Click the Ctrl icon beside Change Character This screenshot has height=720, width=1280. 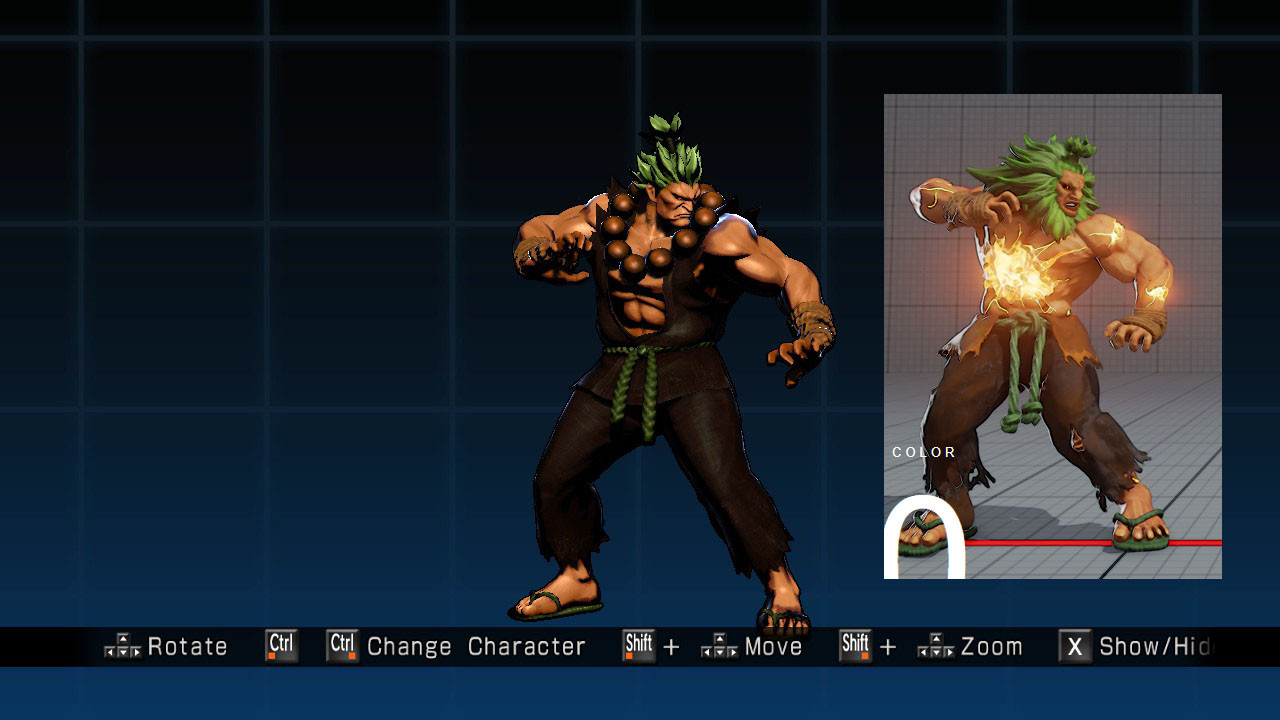[x=341, y=646]
